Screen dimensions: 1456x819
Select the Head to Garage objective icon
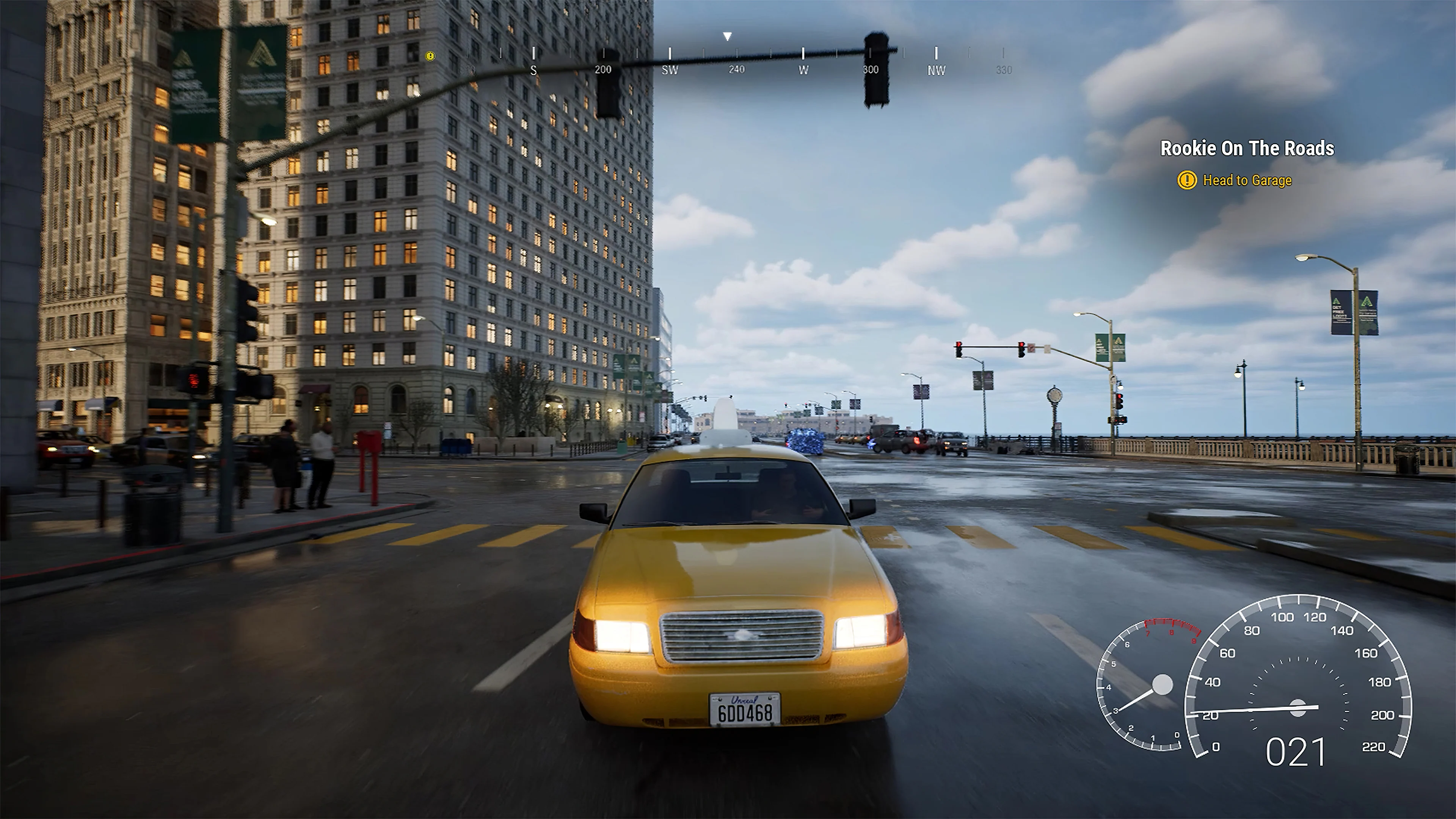(x=1187, y=180)
